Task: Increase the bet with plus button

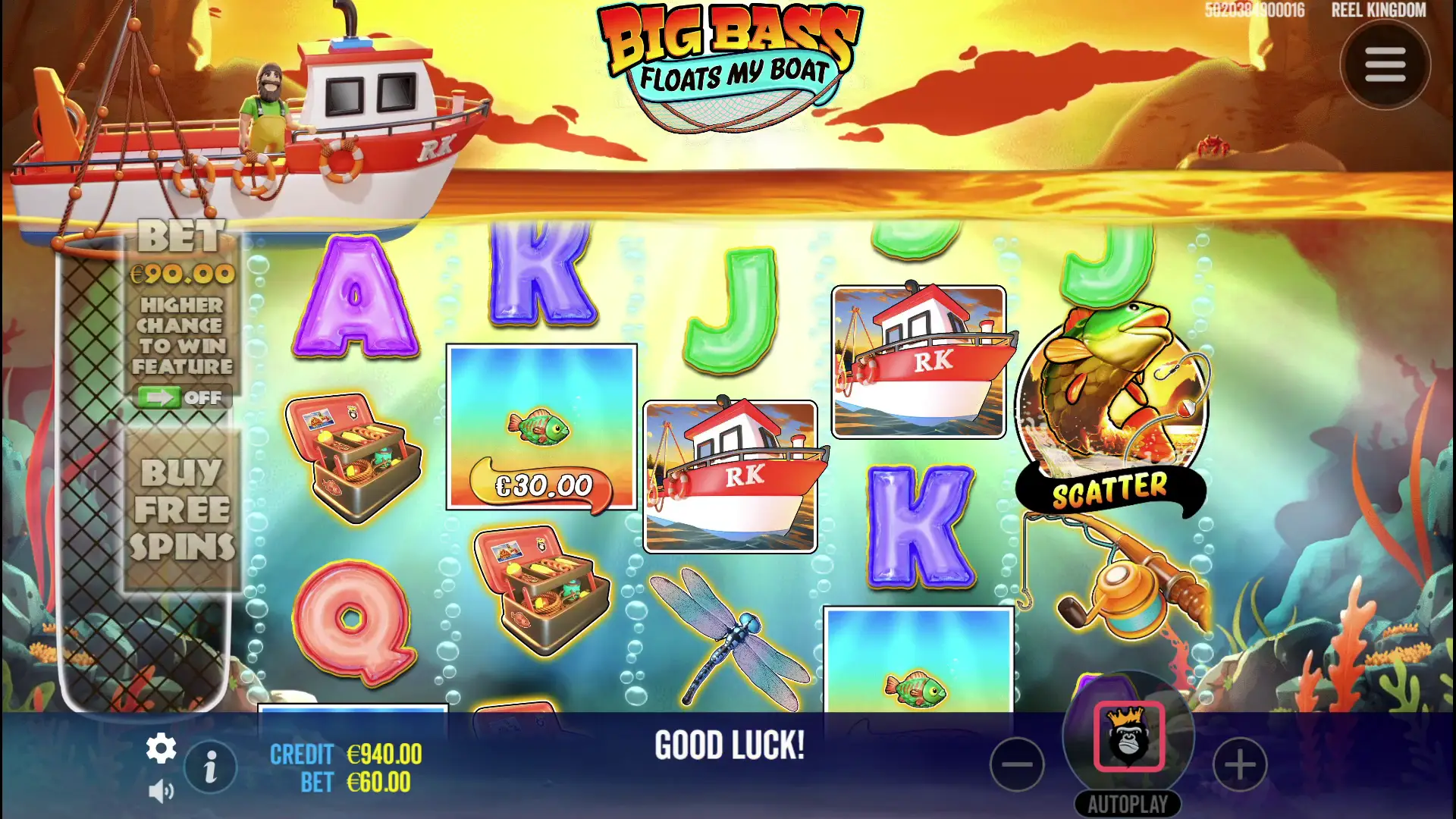Action: point(1240,764)
